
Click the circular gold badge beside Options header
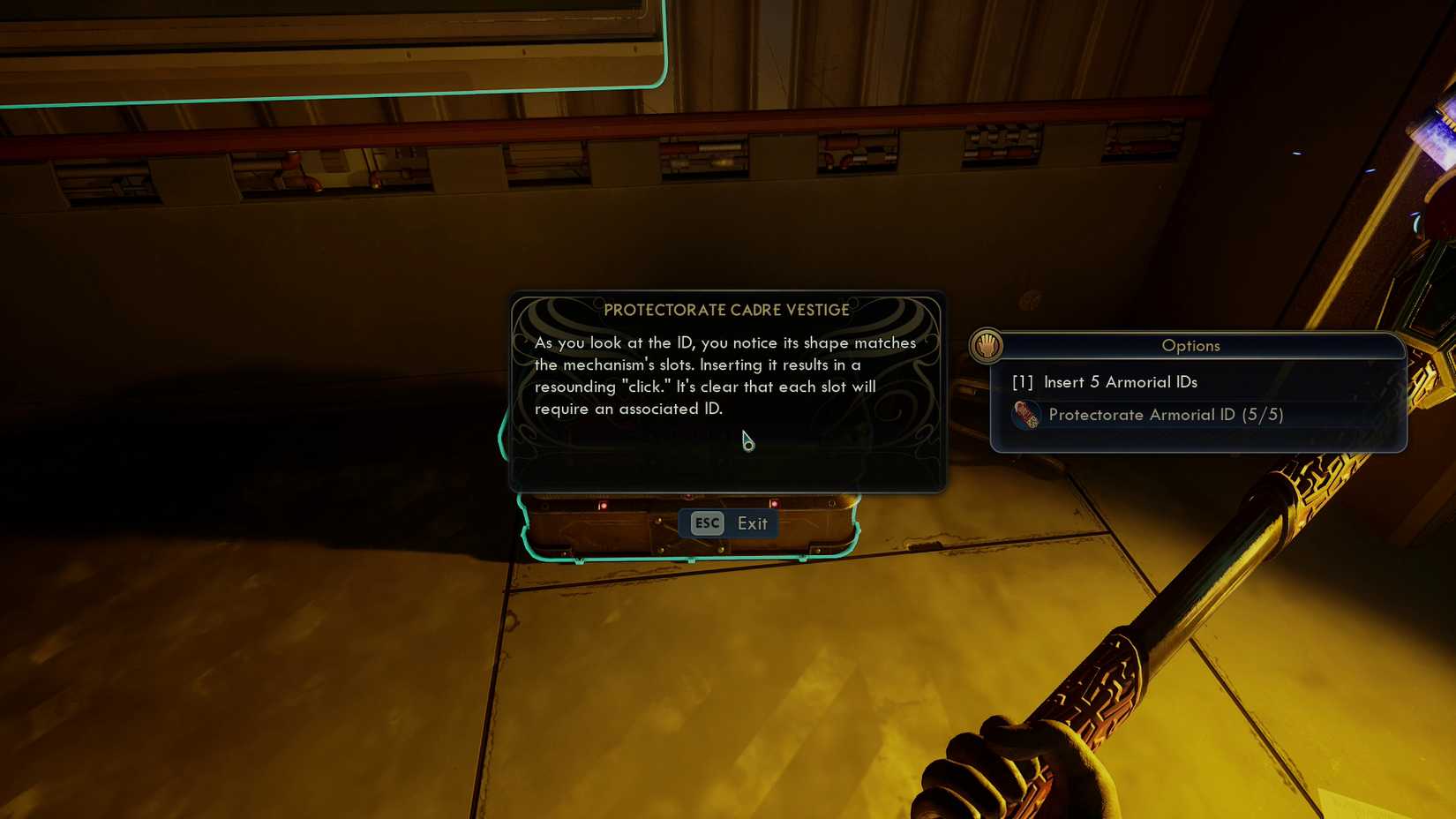(987, 346)
